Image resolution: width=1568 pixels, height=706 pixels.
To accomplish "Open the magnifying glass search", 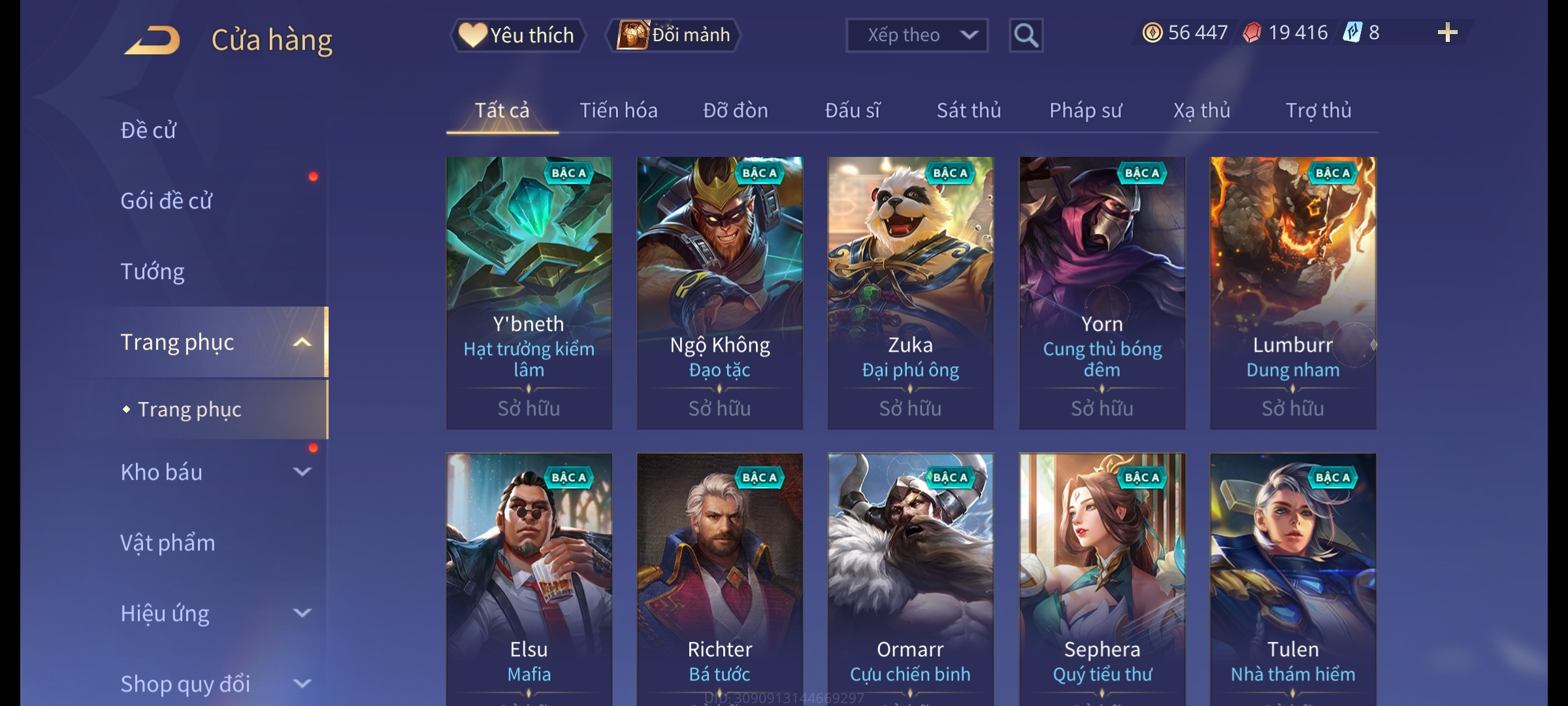I will pos(1026,35).
